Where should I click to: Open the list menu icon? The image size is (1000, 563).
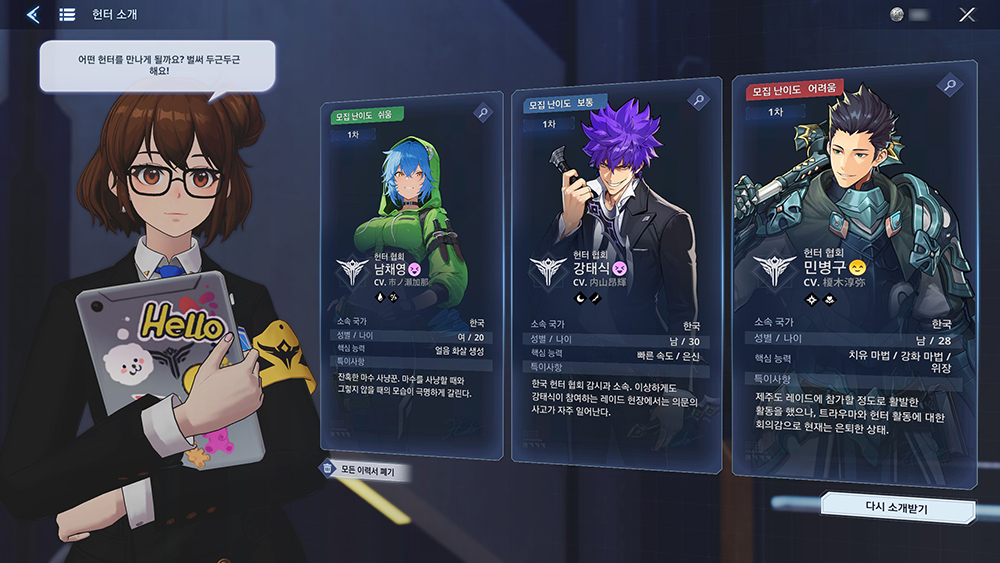coord(67,14)
